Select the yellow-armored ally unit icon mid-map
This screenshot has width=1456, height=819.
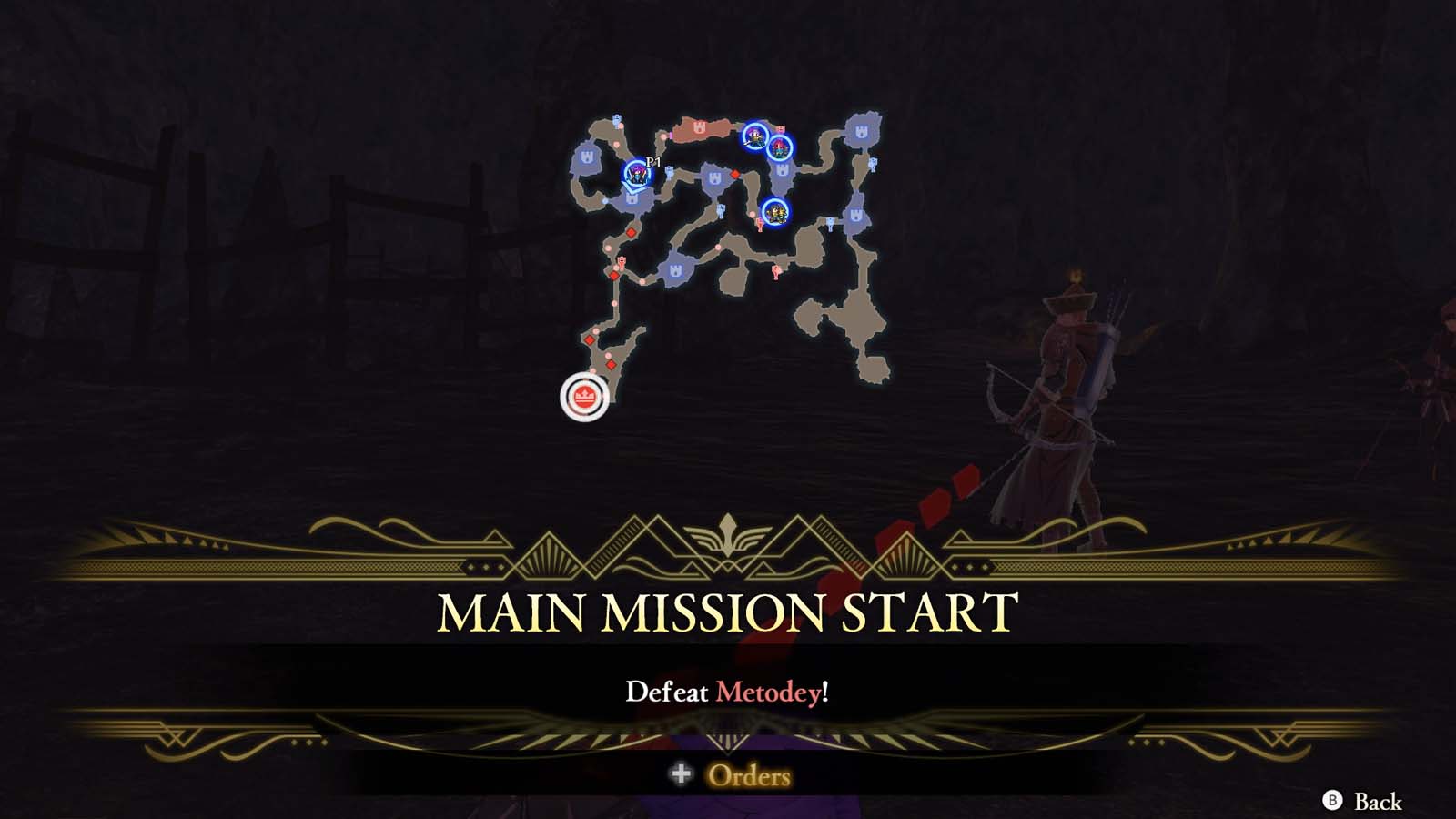[775, 213]
